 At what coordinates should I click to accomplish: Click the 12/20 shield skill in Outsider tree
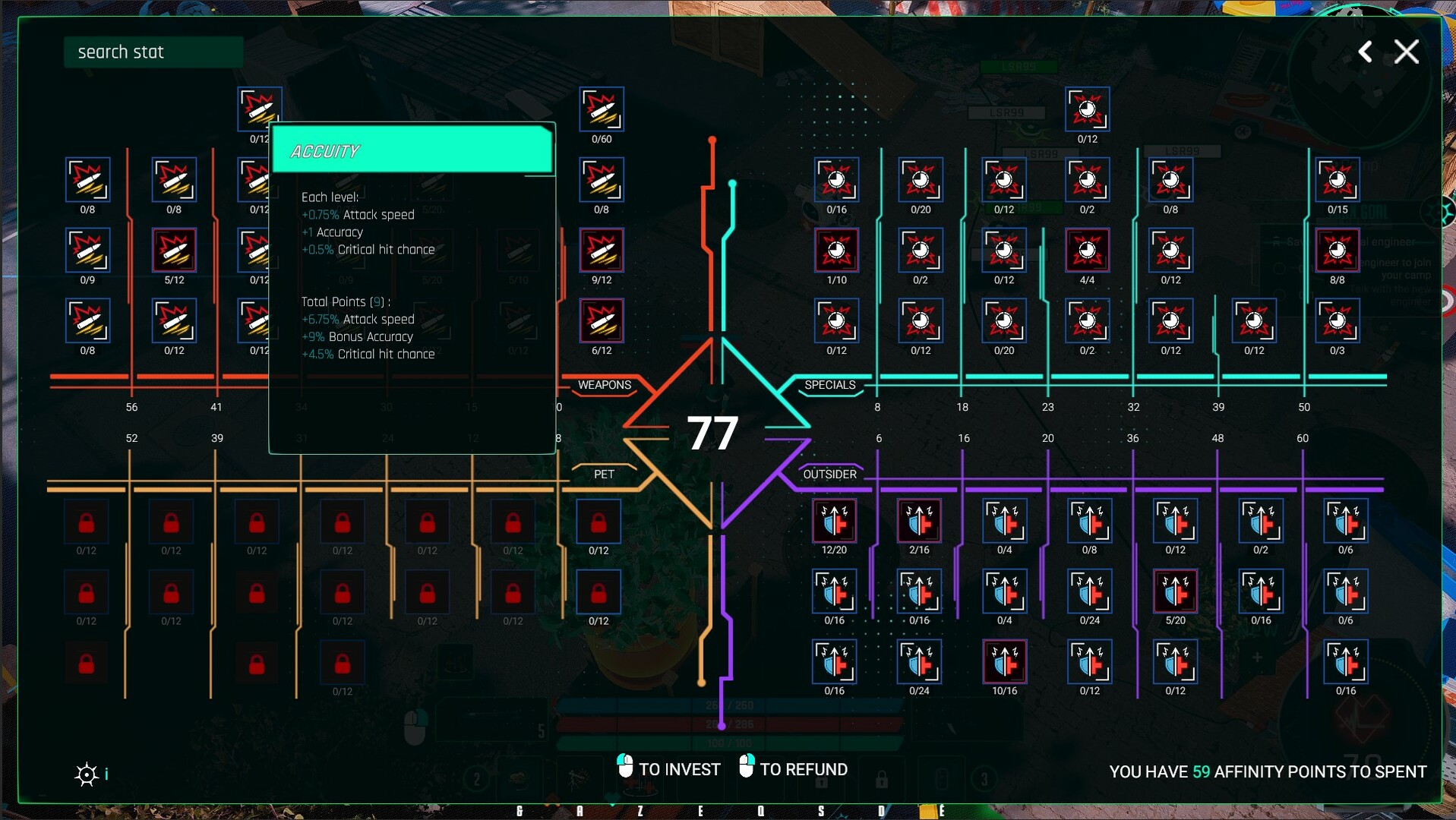(835, 522)
